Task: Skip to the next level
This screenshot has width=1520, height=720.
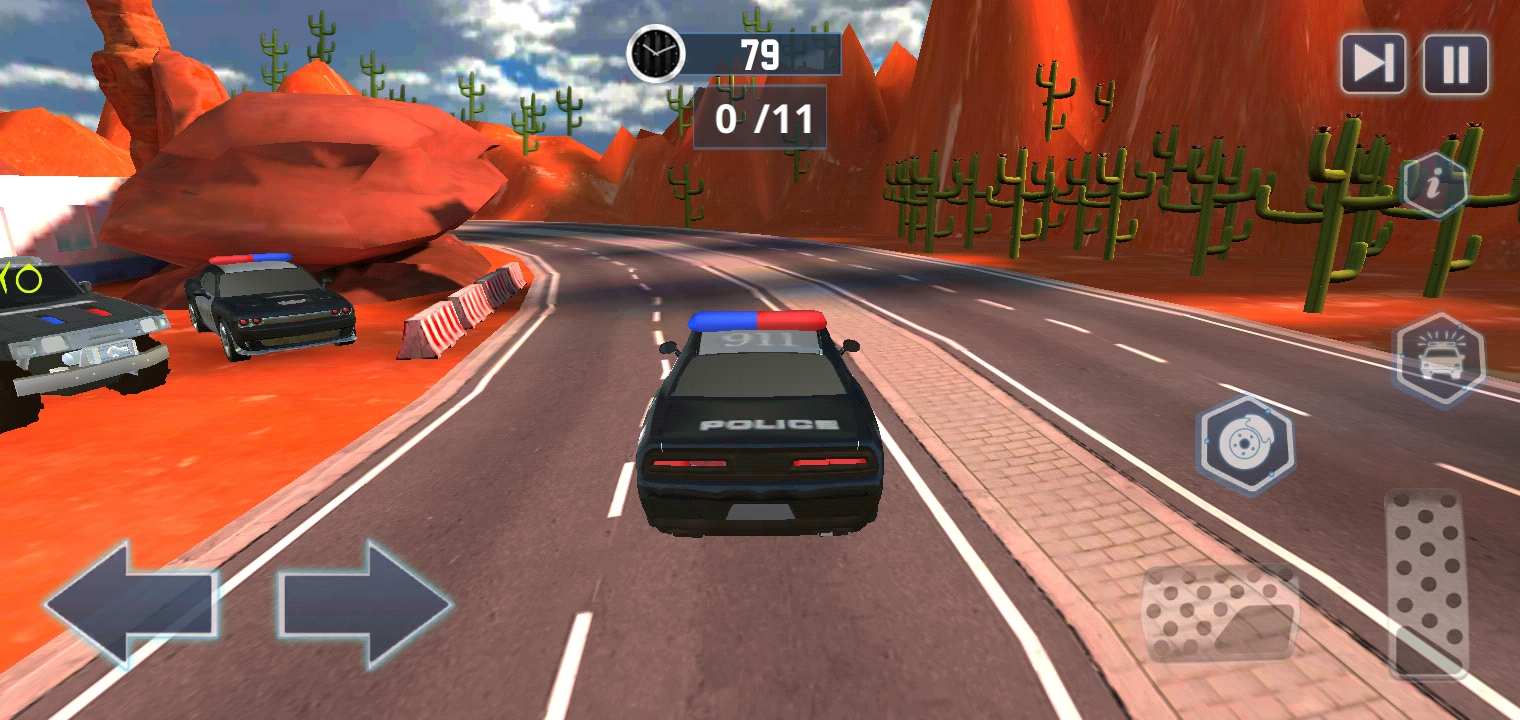Action: pyautogui.click(x=1374, y=66)
